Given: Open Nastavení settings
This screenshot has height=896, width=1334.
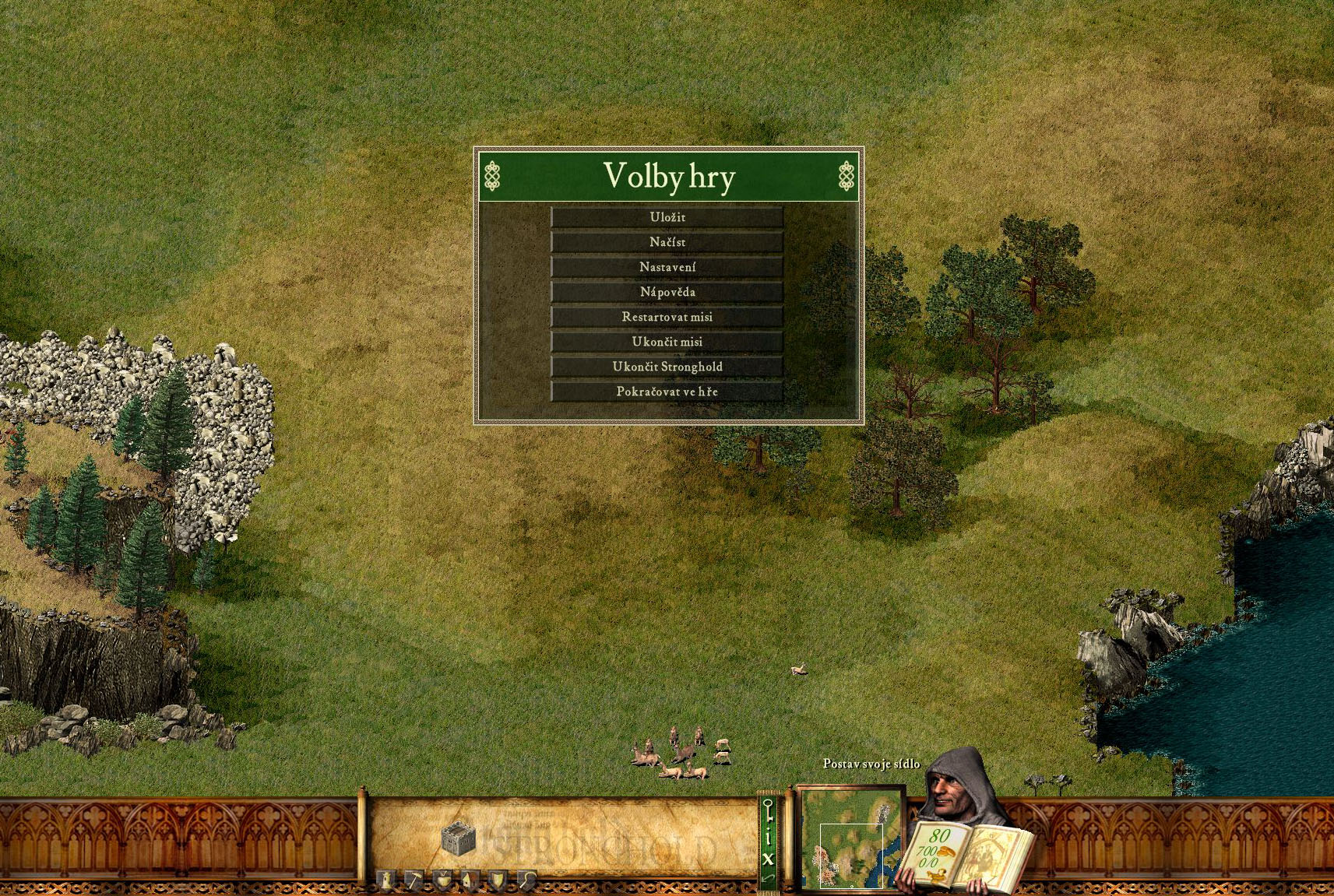Looking at the screenshot, I should (x=667, y=267).
